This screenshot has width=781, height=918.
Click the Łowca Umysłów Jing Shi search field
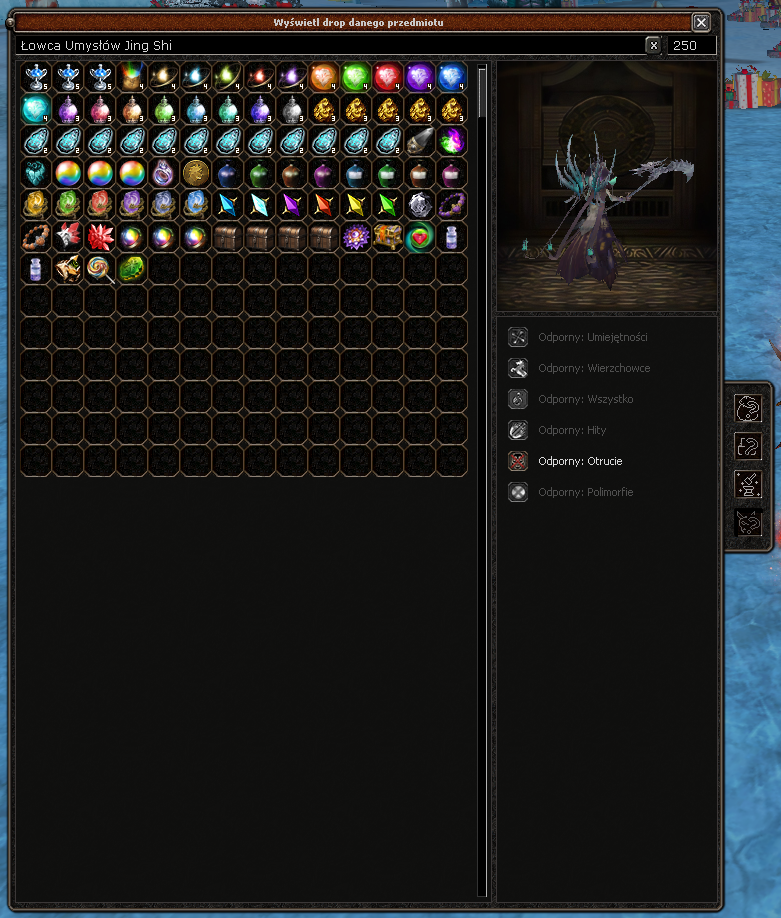click(330, 45)
